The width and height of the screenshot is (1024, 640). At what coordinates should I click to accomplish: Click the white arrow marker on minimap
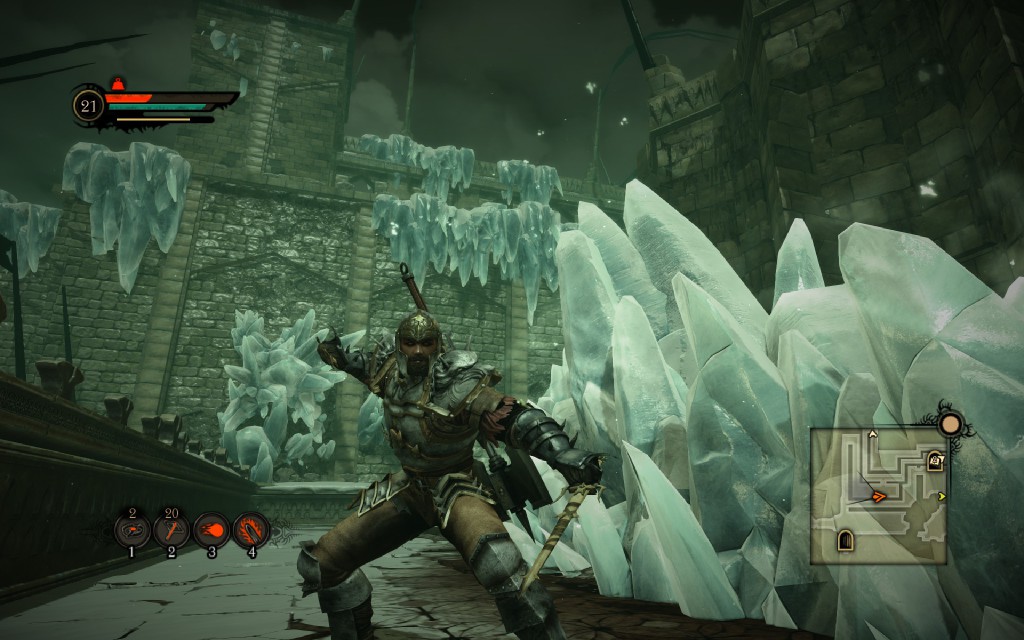point(872,435)
